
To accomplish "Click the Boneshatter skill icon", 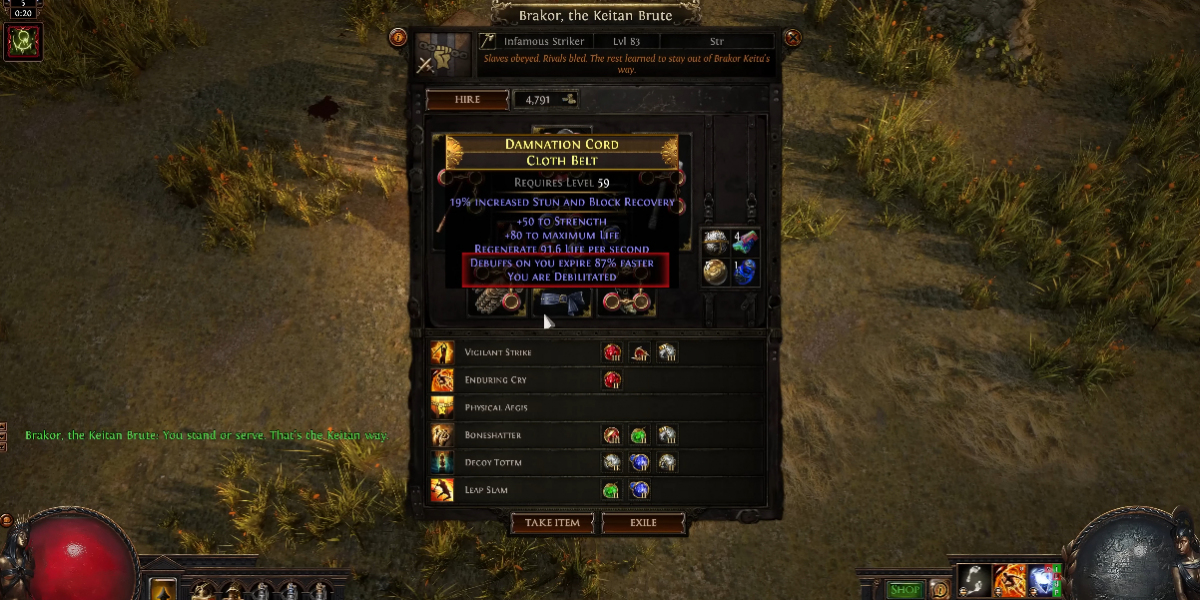I will (442, 435).
